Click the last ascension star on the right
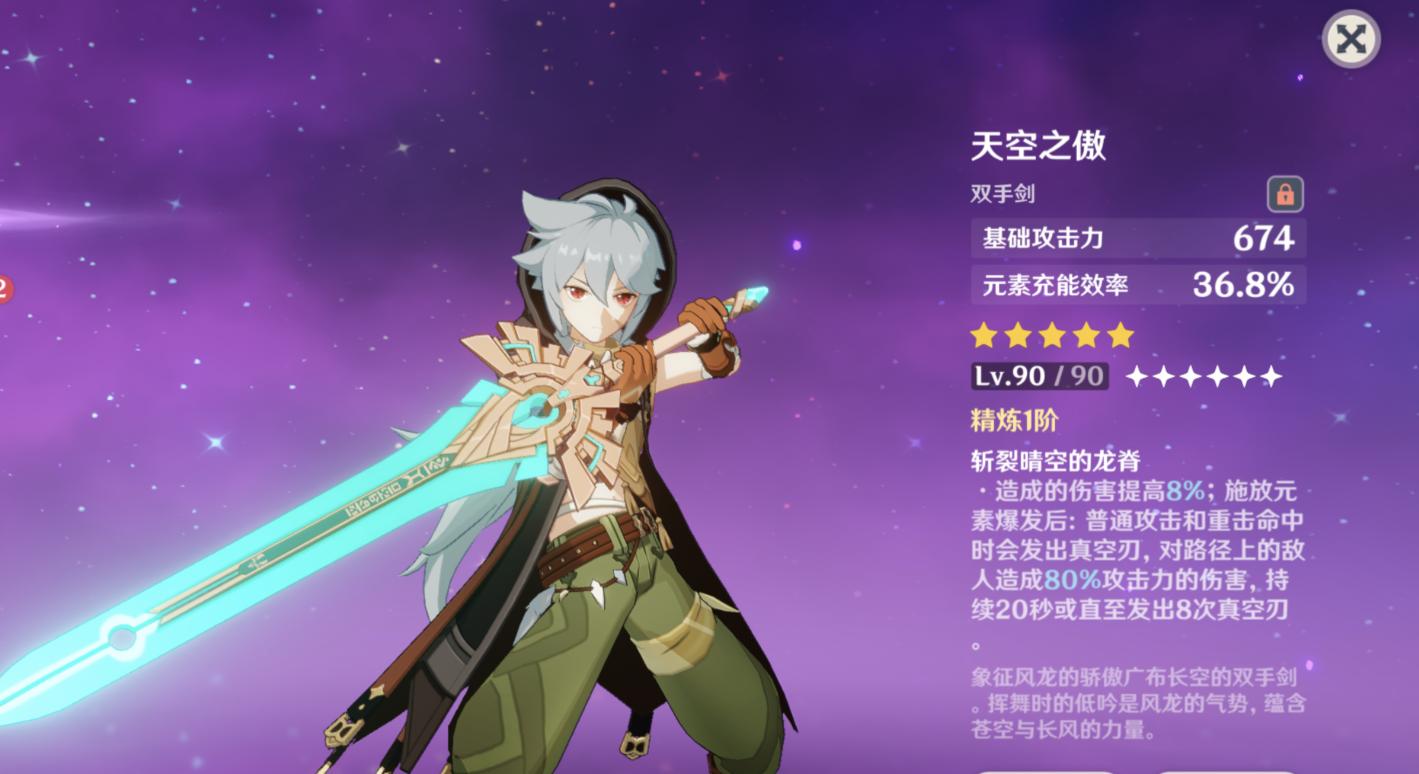Image resolution: width=1419 pixels, height=774 pixels. [1270, 376]
